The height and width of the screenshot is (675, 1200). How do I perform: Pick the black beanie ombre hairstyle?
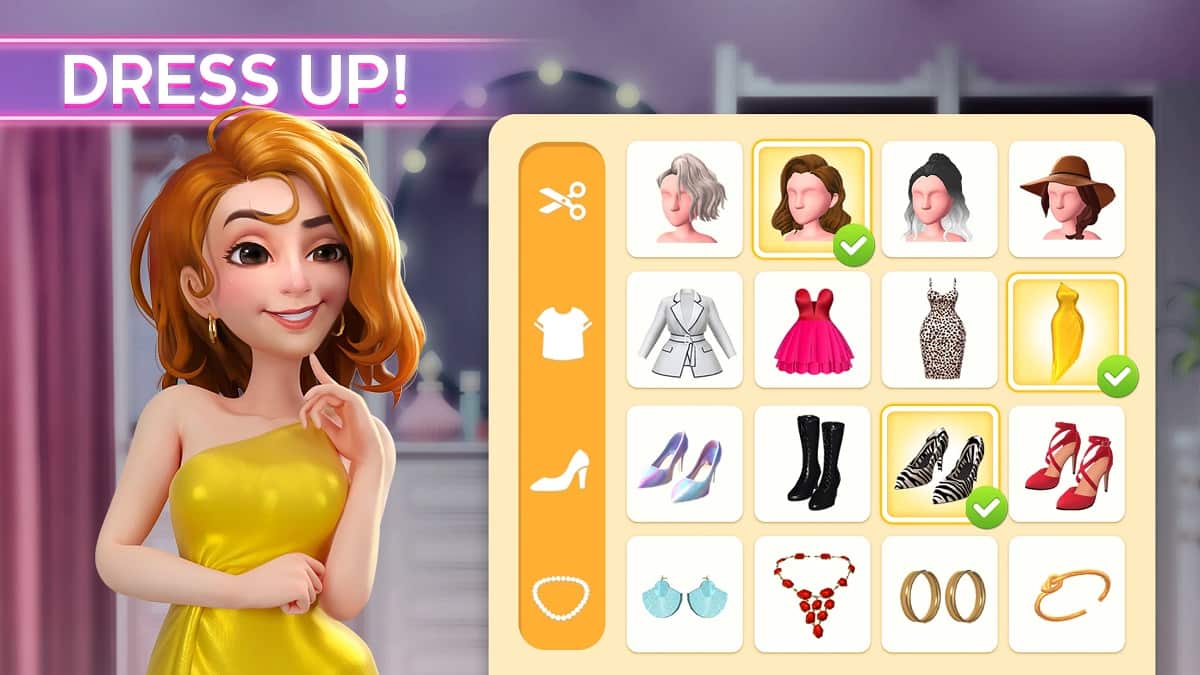[939, 200]
